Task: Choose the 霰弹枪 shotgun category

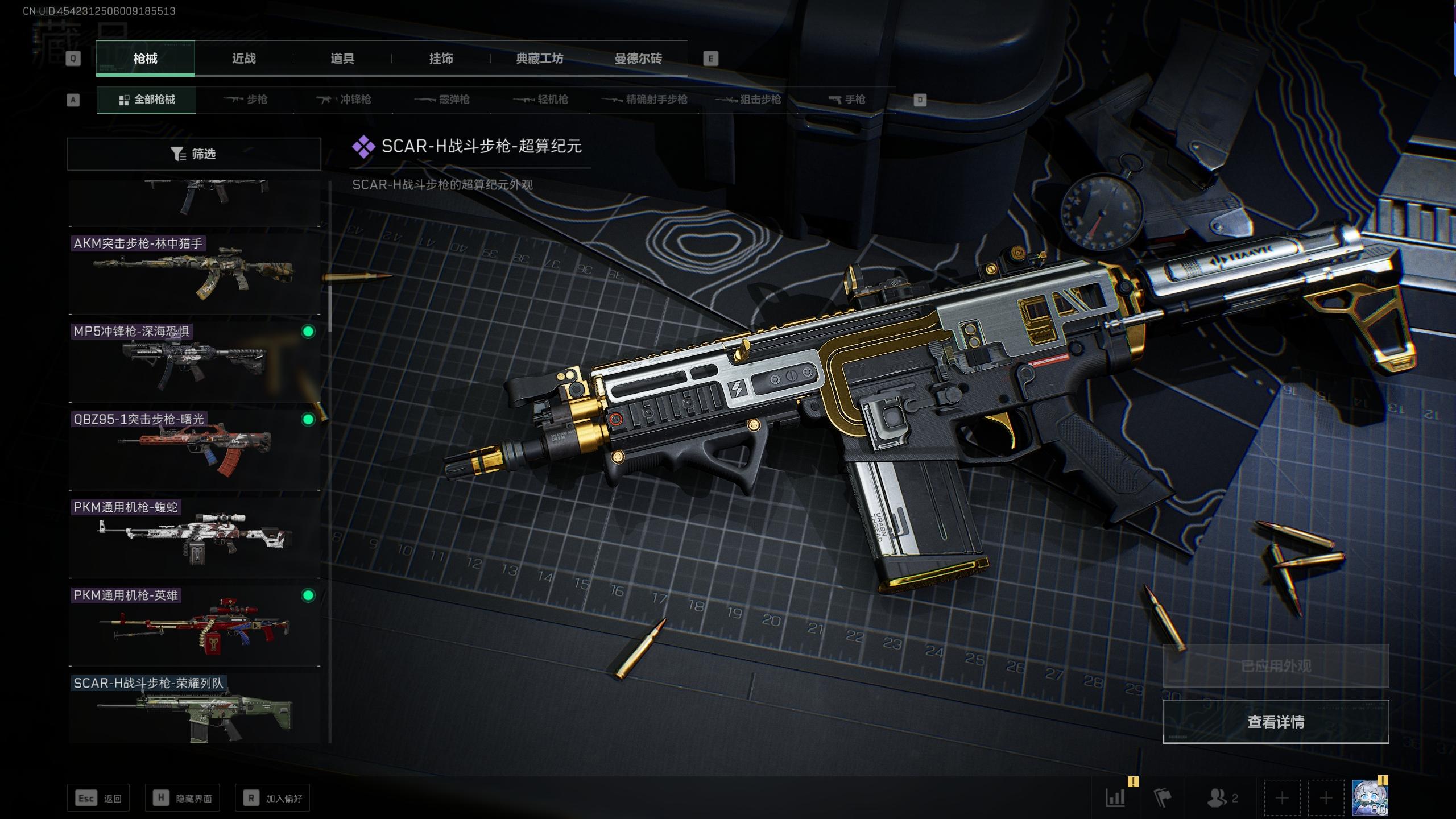Action: pos(442,100)
